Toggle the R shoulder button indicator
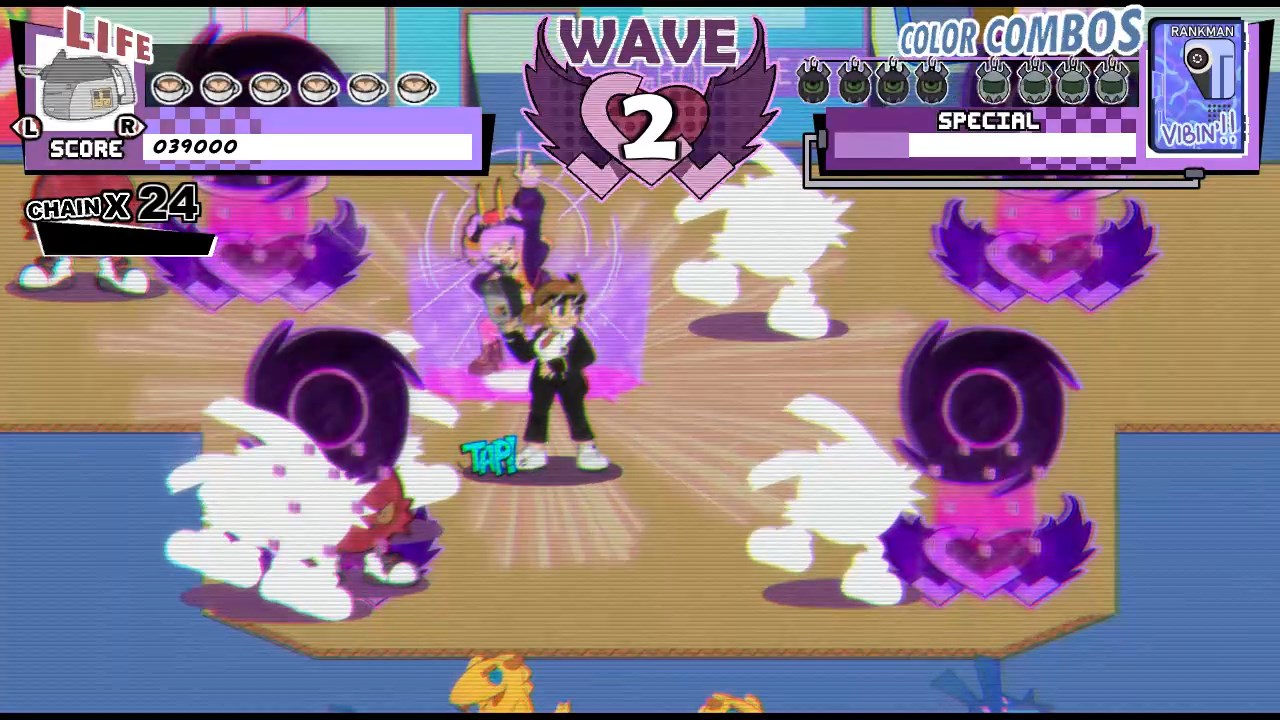1280x720 pixels. tap(129, 128)
